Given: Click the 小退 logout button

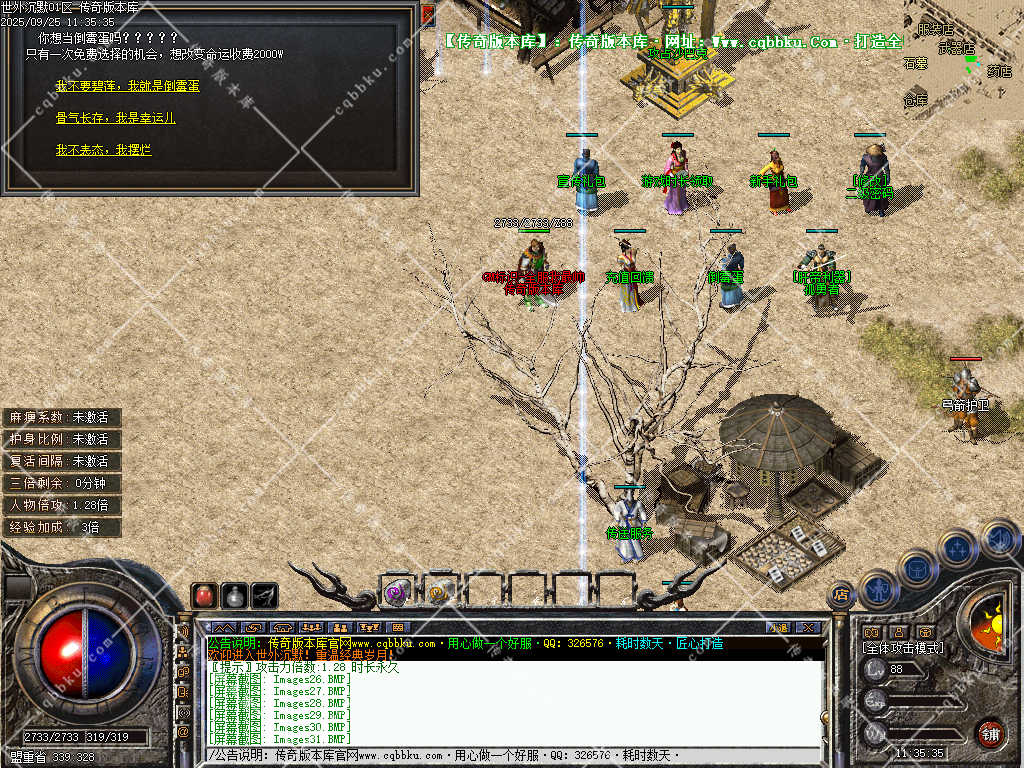Looking at the screenshot, I should (x=778, y=627).
